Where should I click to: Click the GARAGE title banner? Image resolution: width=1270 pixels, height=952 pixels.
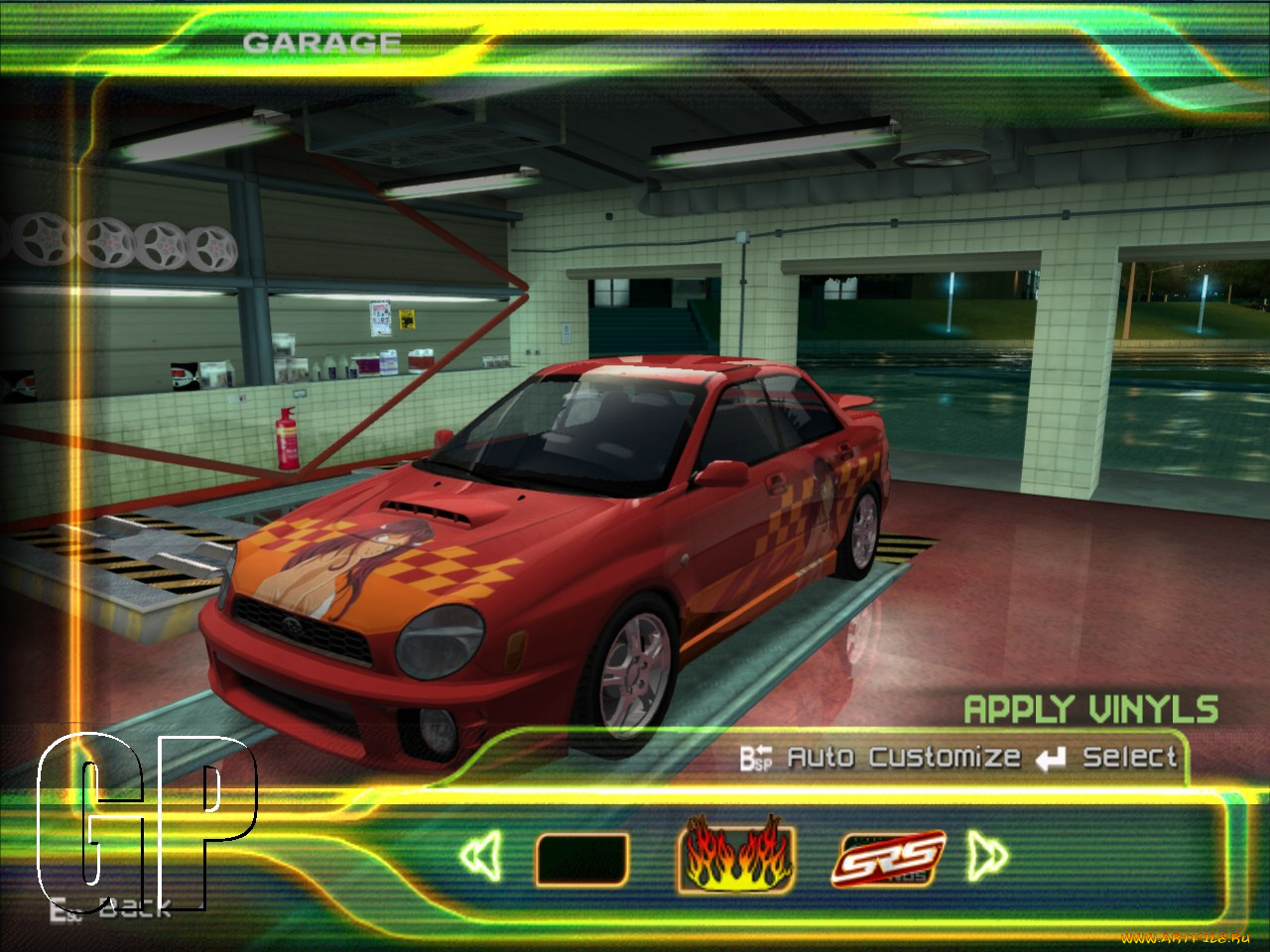pos(320,41)
